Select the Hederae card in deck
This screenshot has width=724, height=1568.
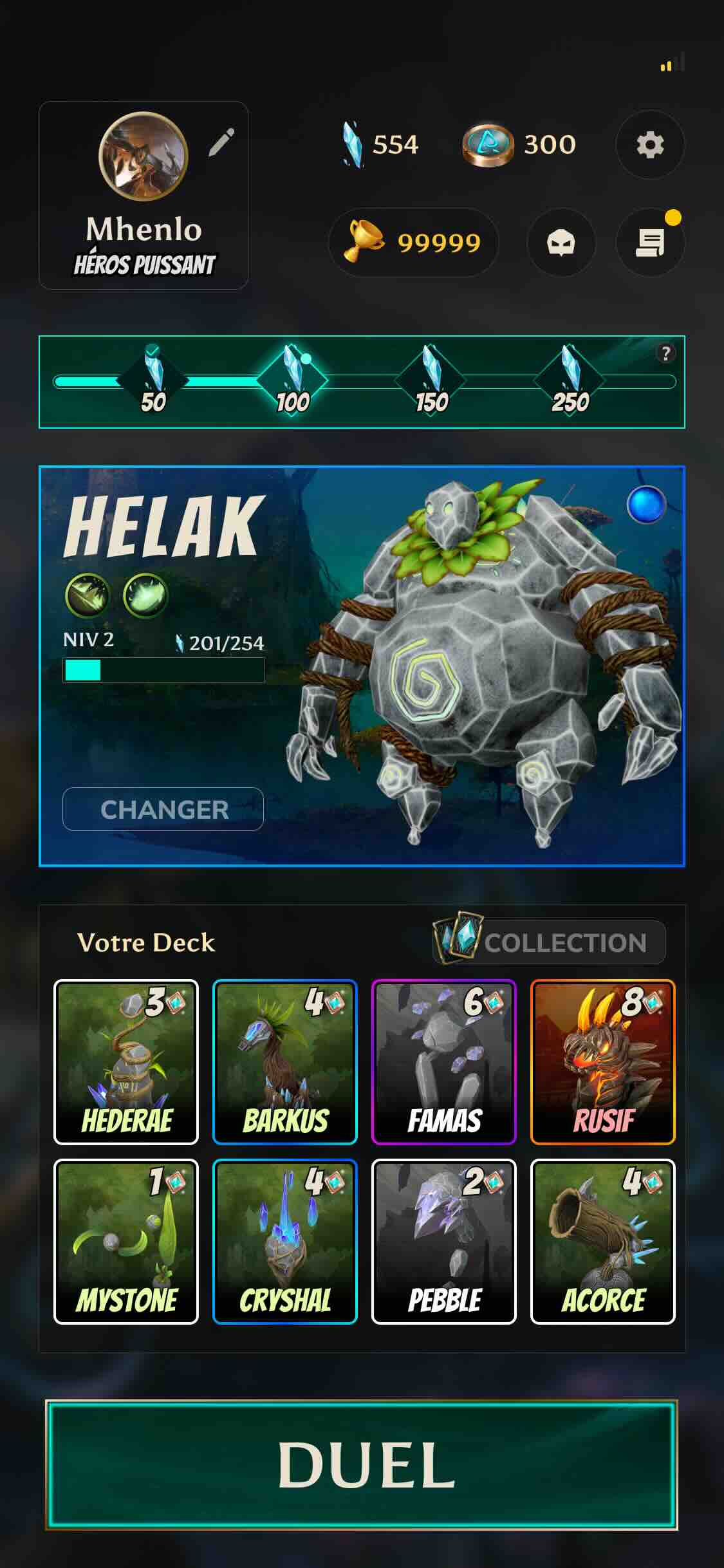pyautogui.click(x=126, y=1062)
